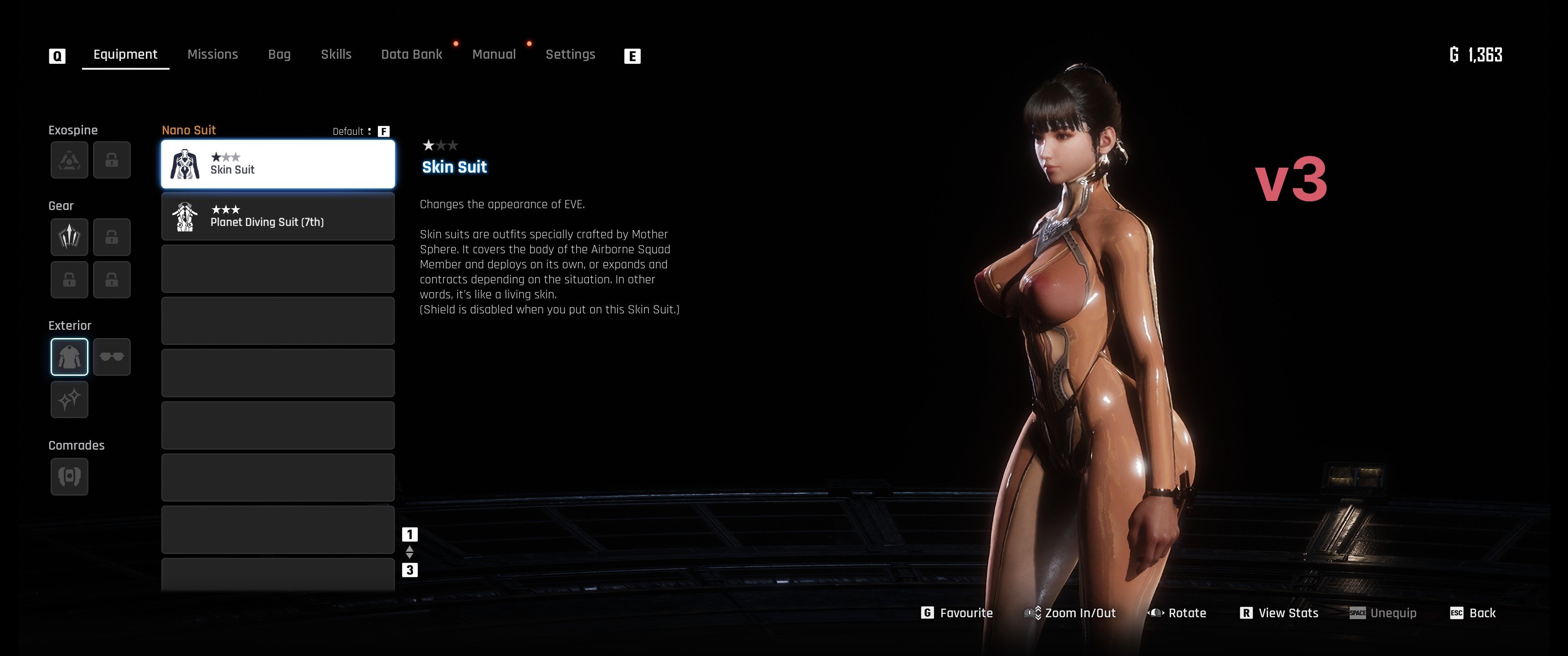
Task: Select the Manual tab
Action: coord(494,55)
